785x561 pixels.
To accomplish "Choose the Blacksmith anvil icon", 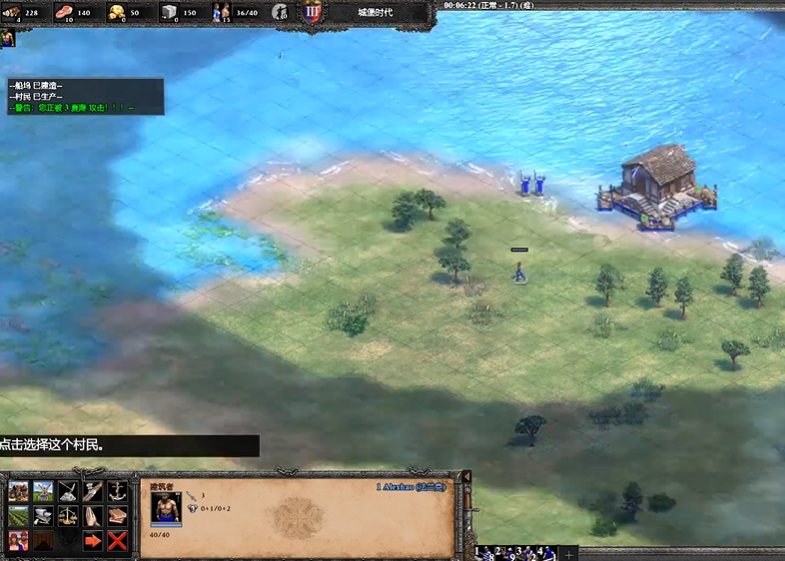I will click(x=43, y=516).
